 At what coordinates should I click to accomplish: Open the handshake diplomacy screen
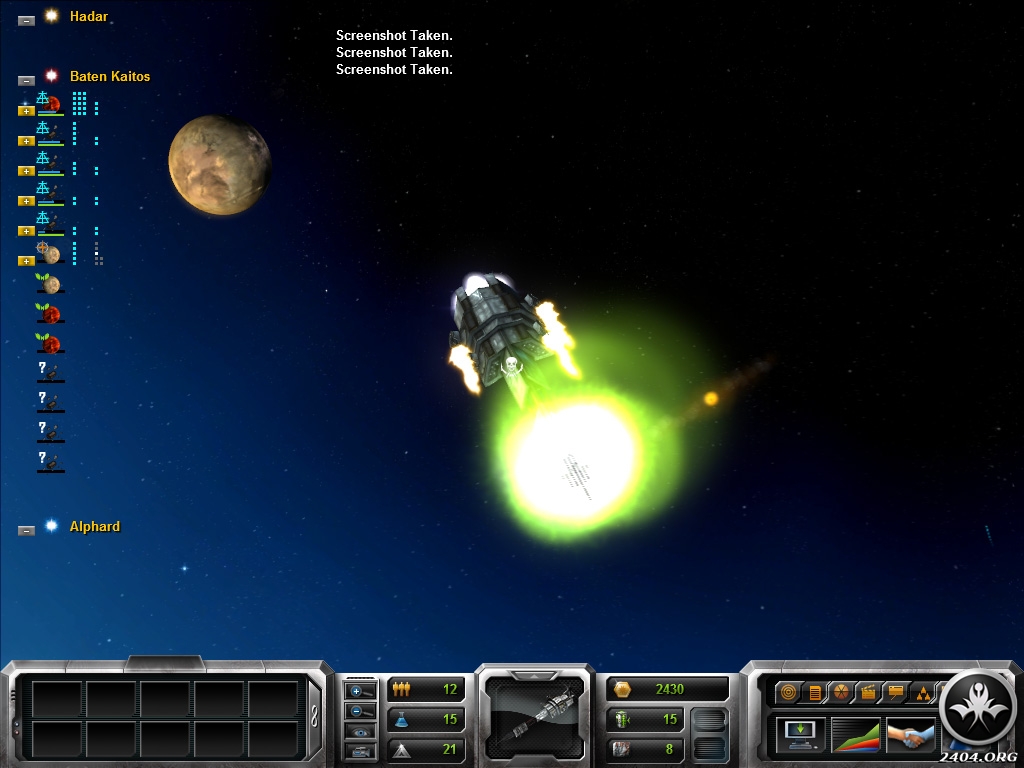tap(910, 735)
